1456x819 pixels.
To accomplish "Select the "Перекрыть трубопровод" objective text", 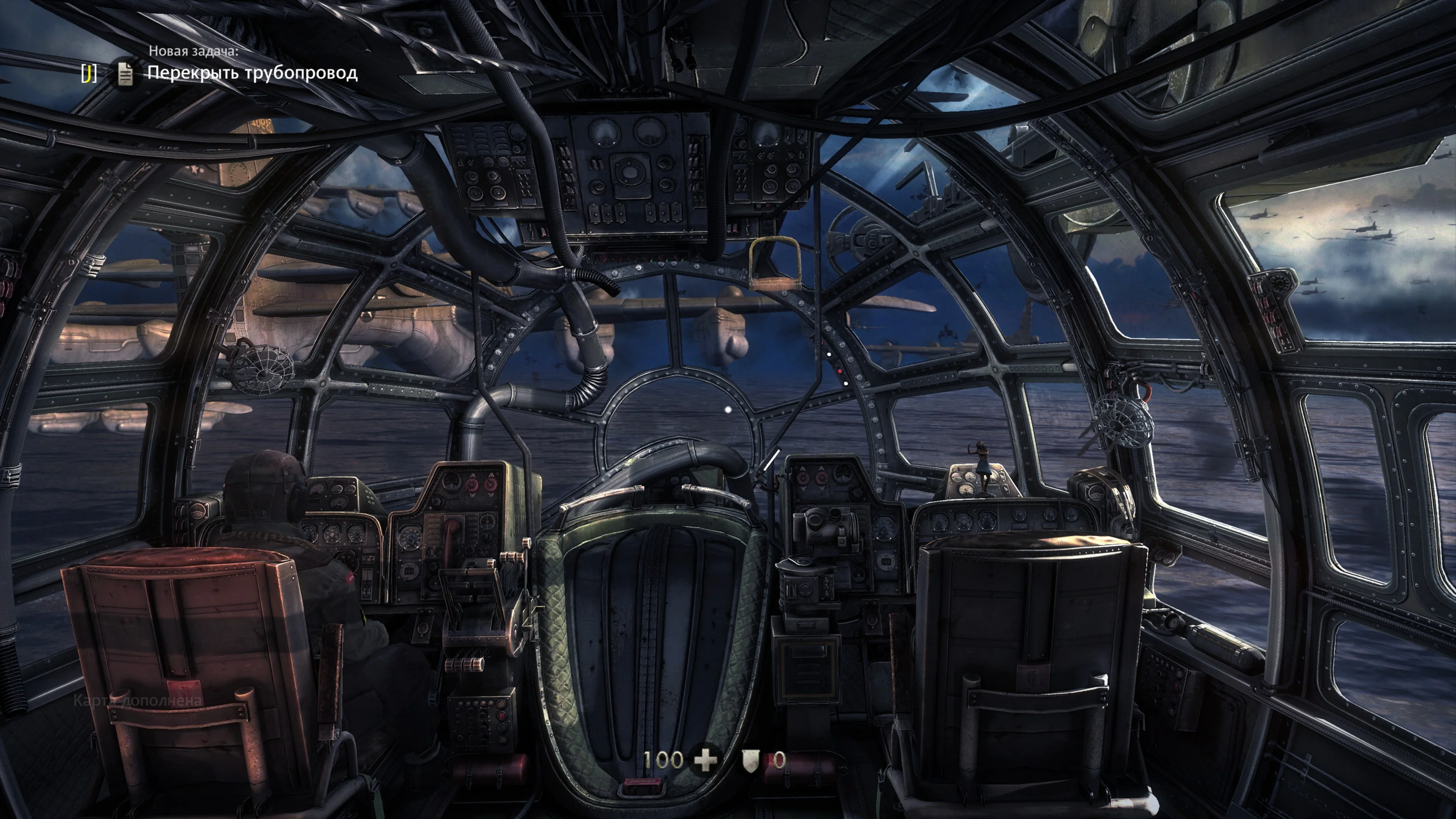I will click(x=252, y=73).
